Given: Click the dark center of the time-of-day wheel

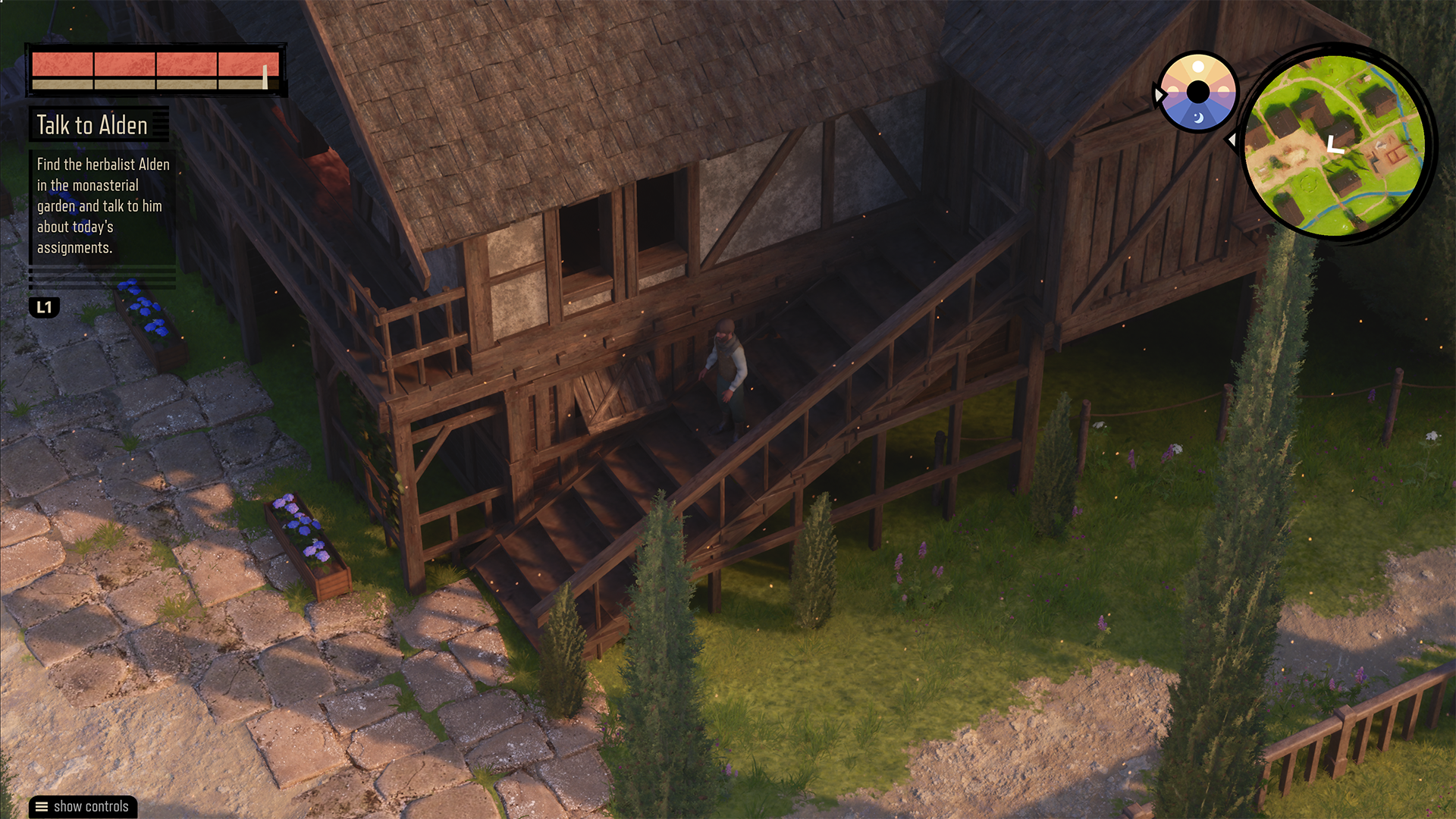Looking at the screenshot, I should [1198, 93].
